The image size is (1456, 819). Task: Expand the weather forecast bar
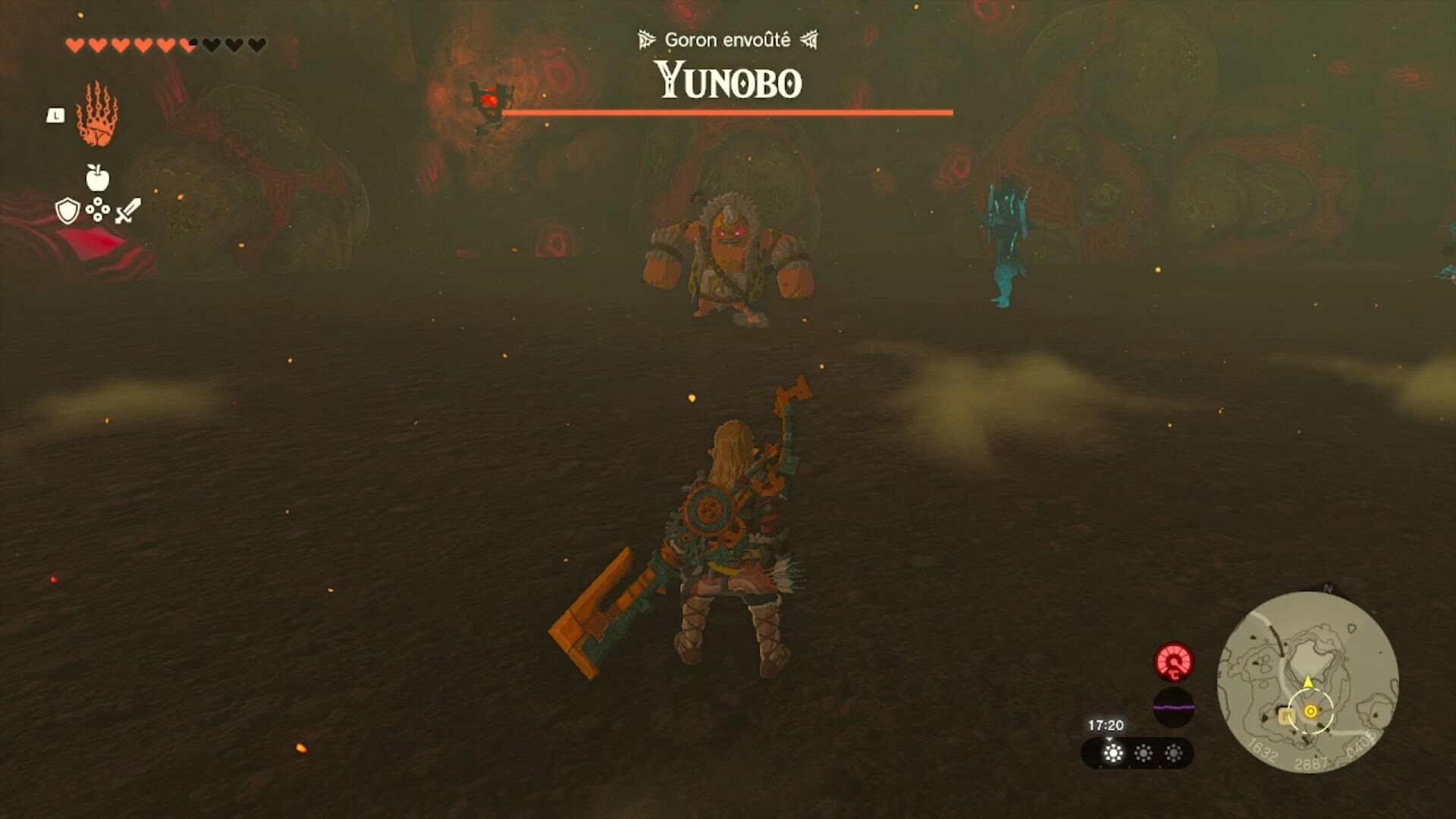coord(1109,740)
